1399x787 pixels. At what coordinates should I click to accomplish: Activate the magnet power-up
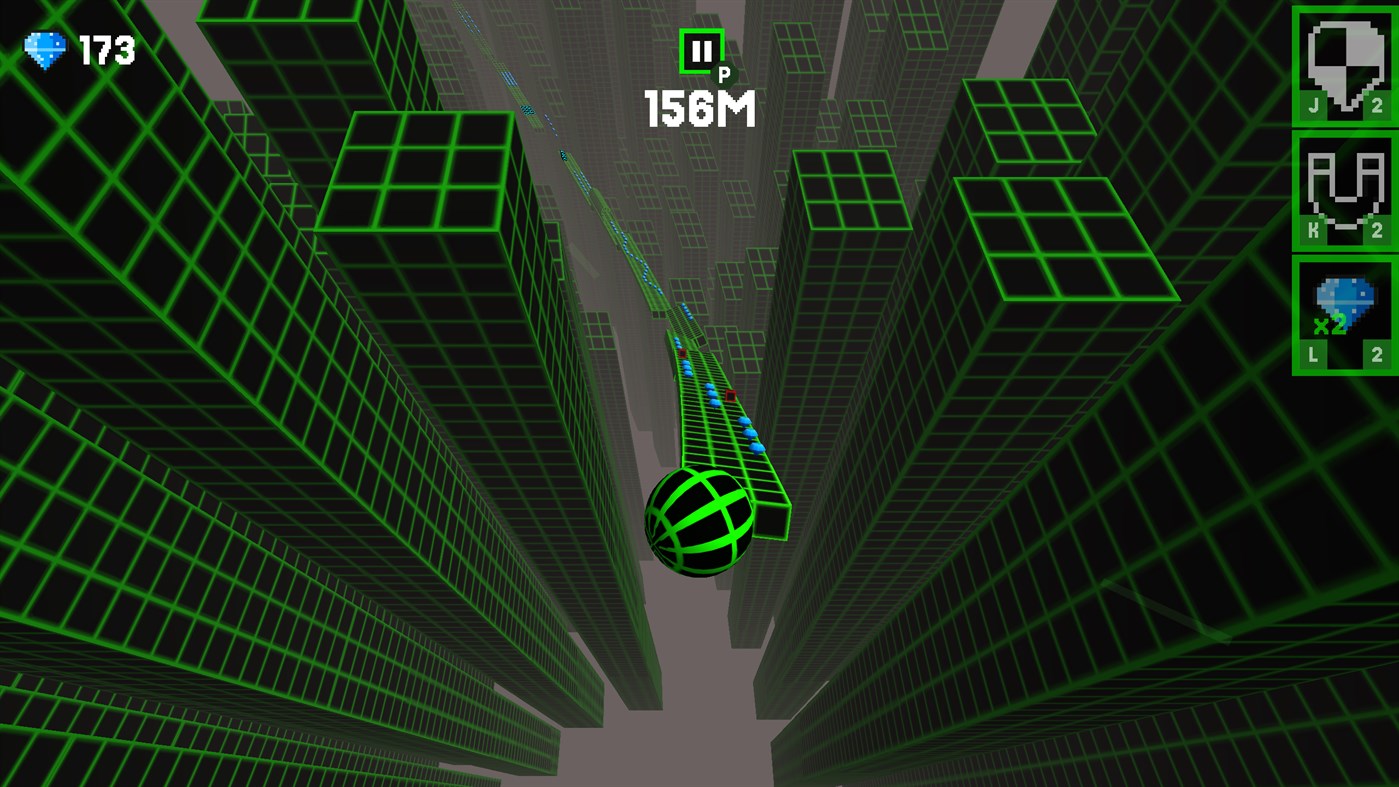pyautogui.click(x=1344, y=190)
